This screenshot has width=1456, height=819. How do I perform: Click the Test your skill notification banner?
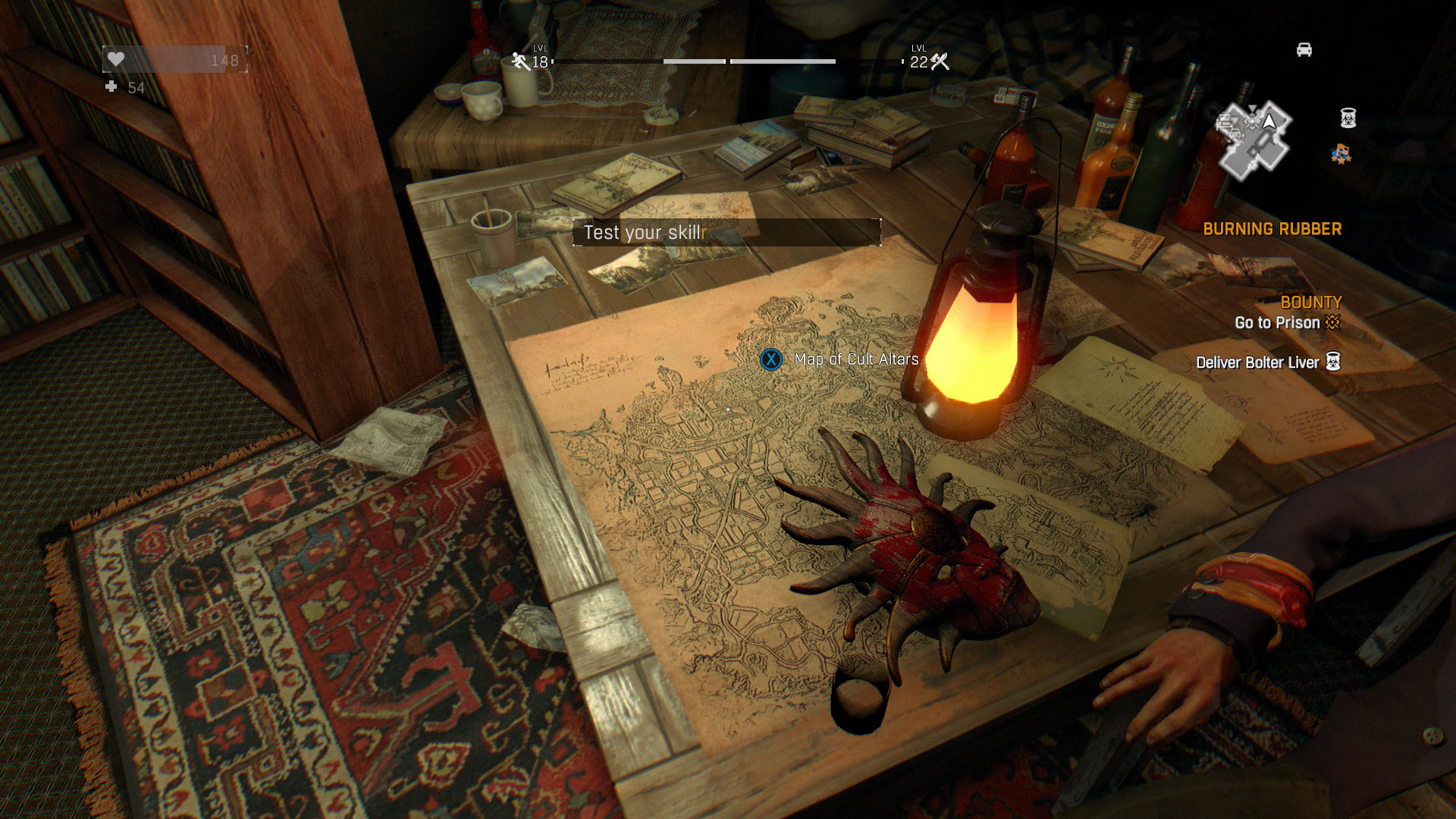pyautogui.click(x=726, y=233)
